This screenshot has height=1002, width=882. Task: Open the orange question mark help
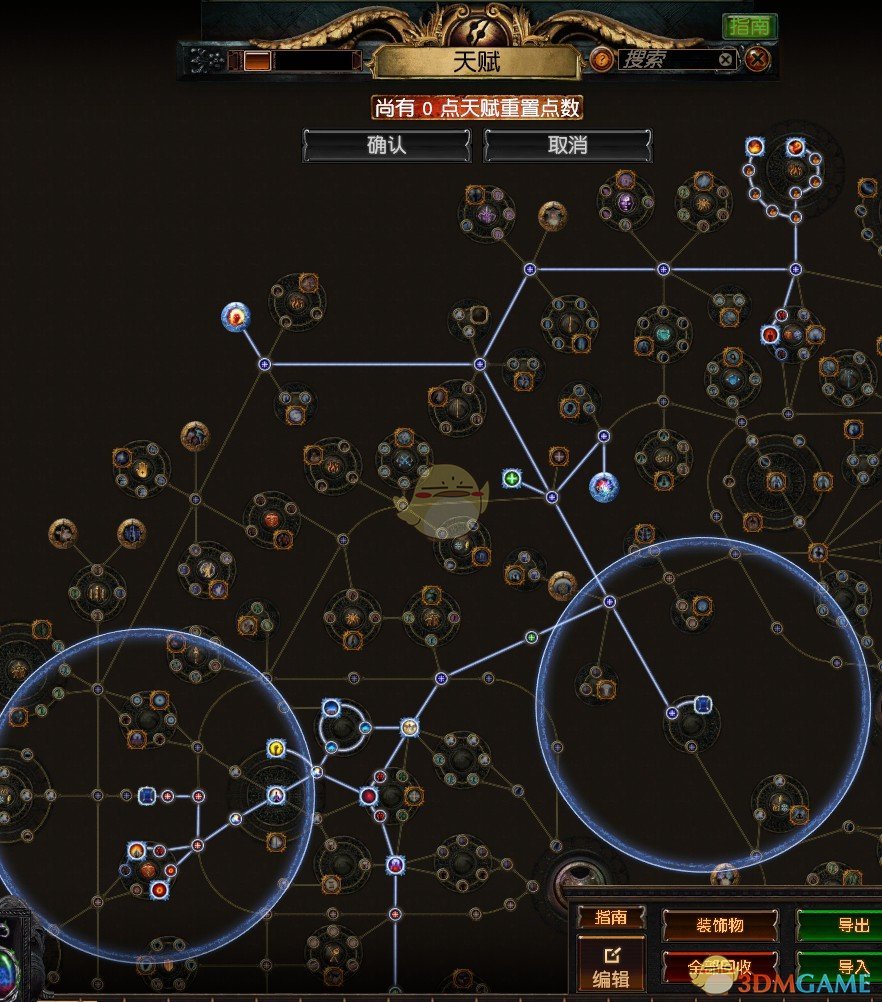pyautogui.click(x=601, y=60)
